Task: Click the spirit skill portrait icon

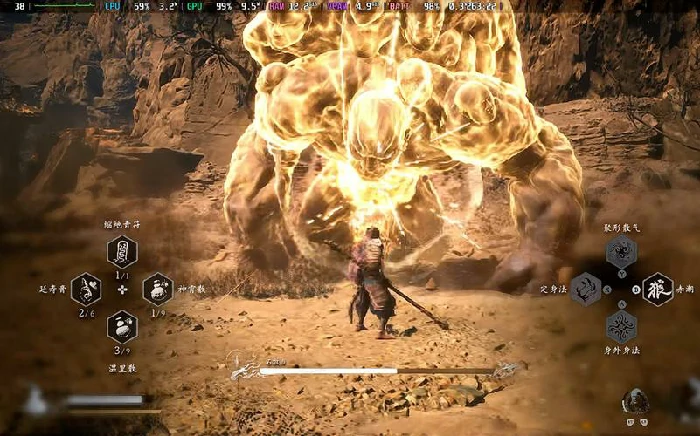Action: pos(636,402)
